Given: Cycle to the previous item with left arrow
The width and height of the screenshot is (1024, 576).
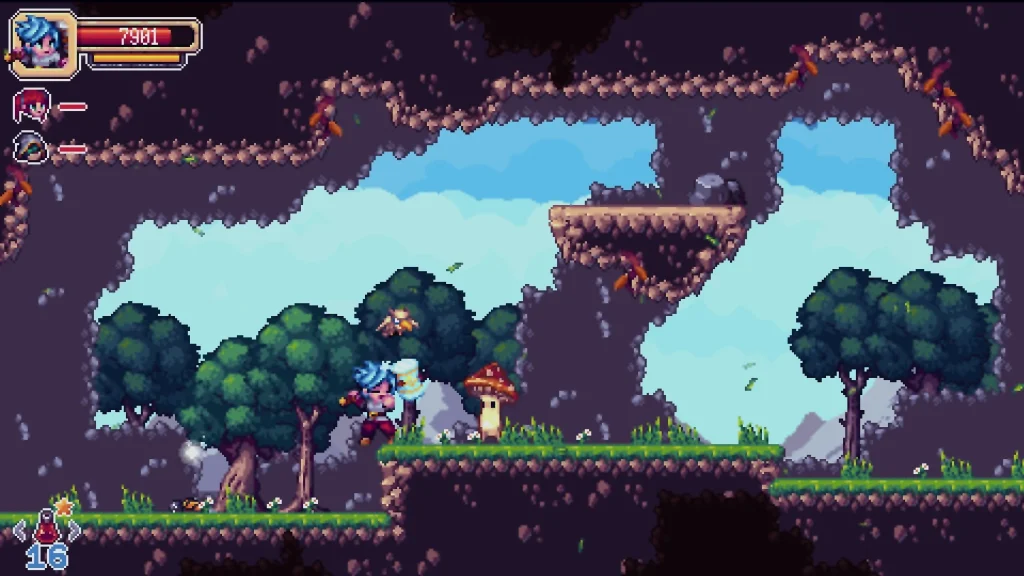Looking at the screenshot, I should [x=19, y=530].
